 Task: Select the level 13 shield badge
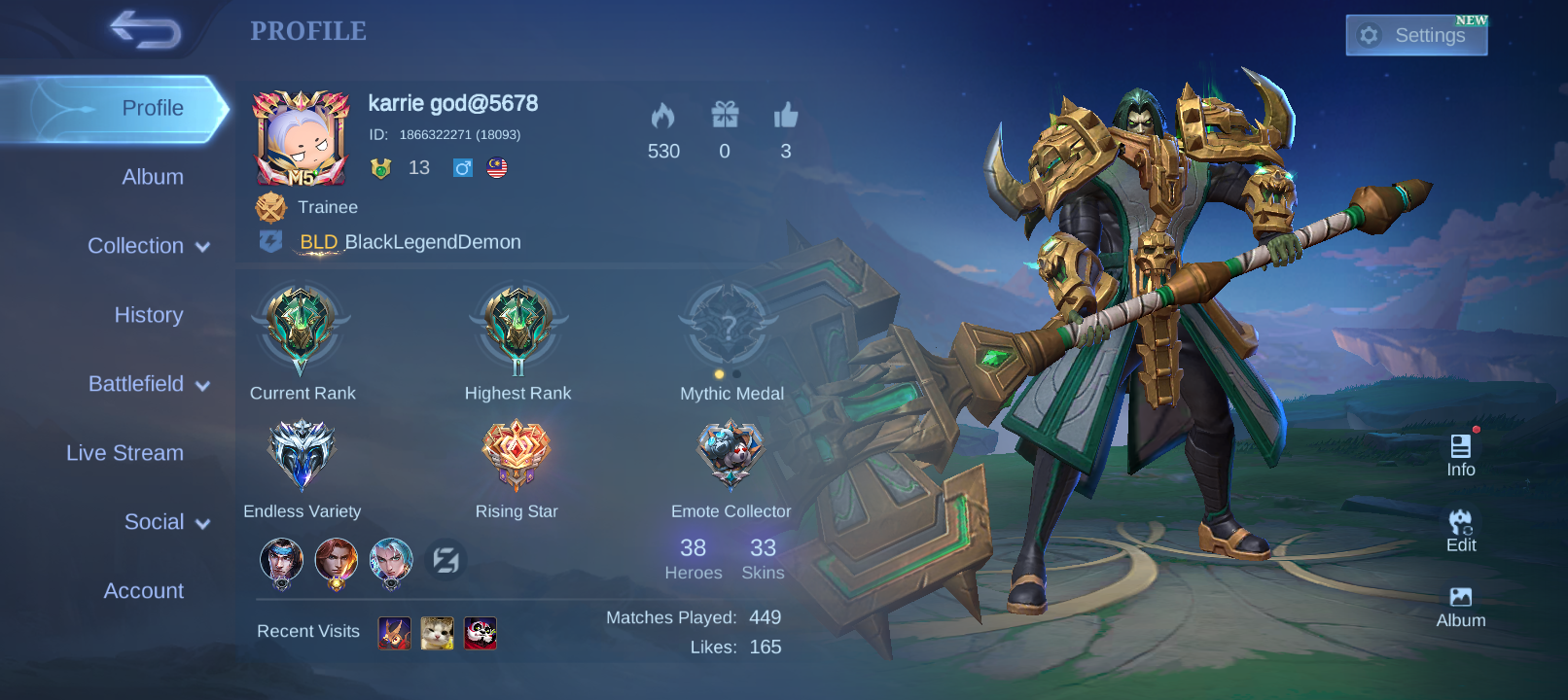378,167
